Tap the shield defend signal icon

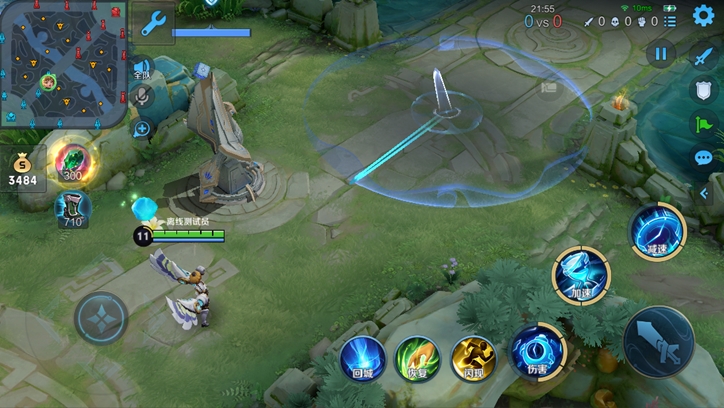[x=704, y=91]
